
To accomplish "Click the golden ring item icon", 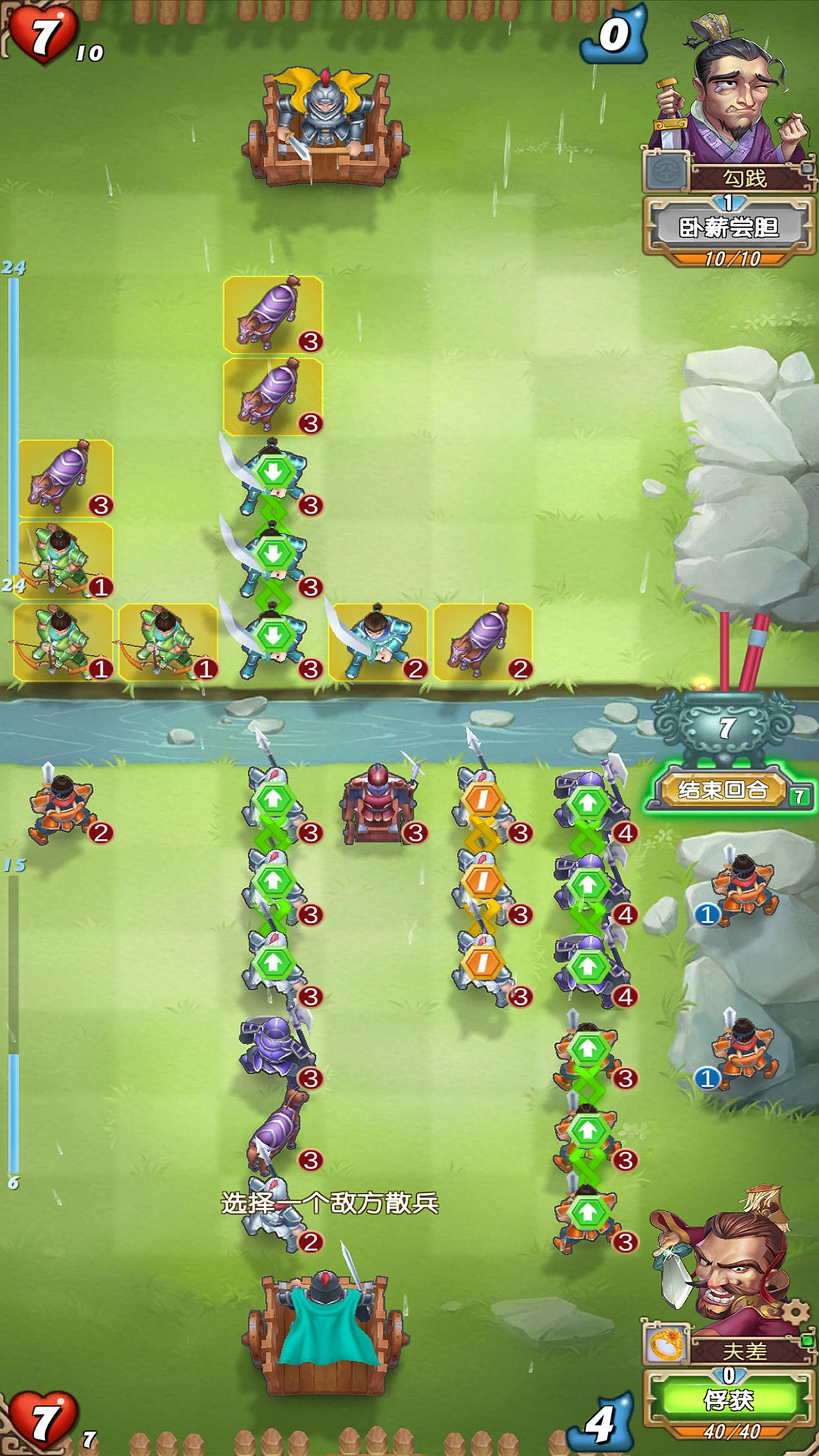I will tap(667, 1345).
